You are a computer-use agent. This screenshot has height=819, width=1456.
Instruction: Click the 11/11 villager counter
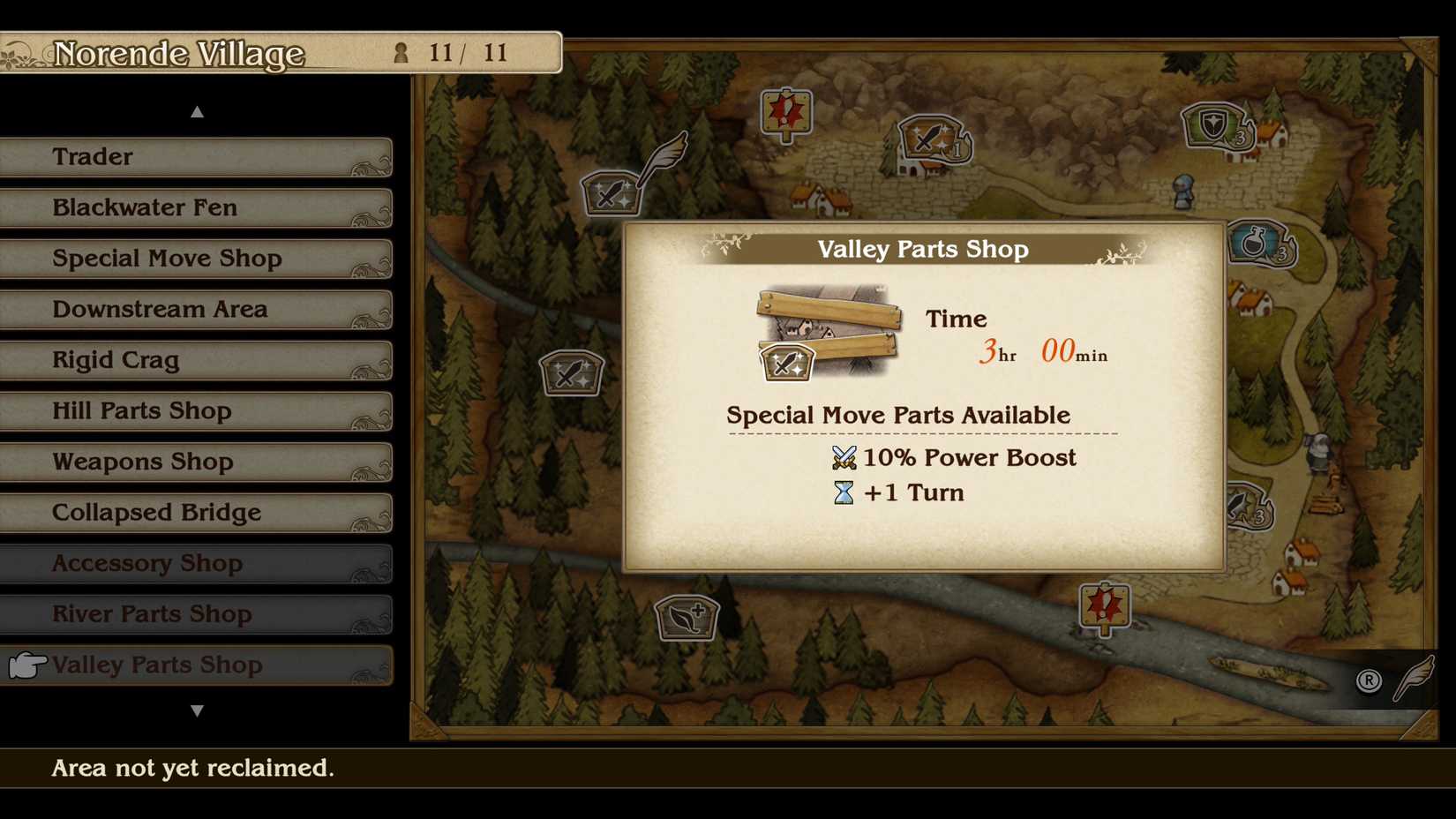452,53
